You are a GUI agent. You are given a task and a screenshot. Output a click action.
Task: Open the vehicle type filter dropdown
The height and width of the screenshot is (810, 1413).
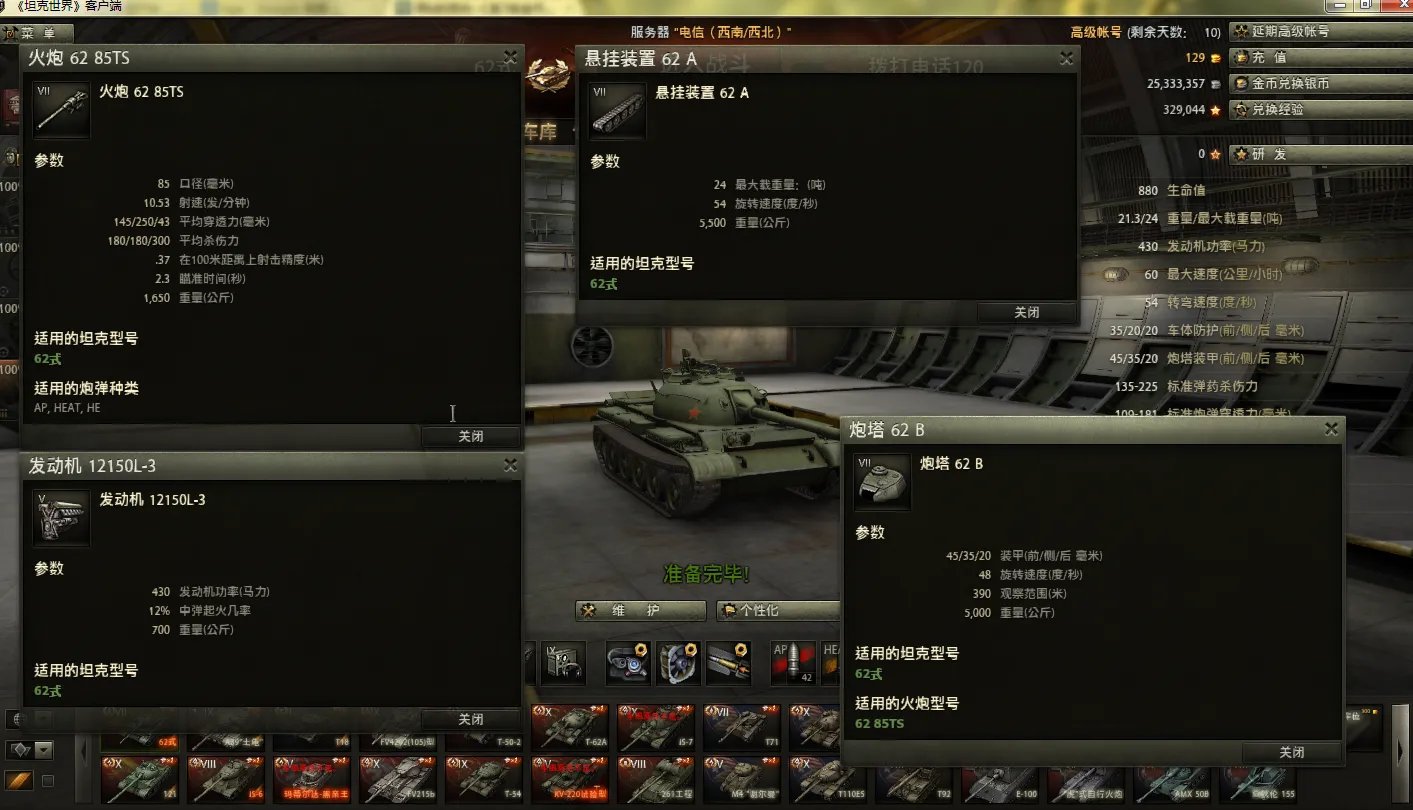43,749
